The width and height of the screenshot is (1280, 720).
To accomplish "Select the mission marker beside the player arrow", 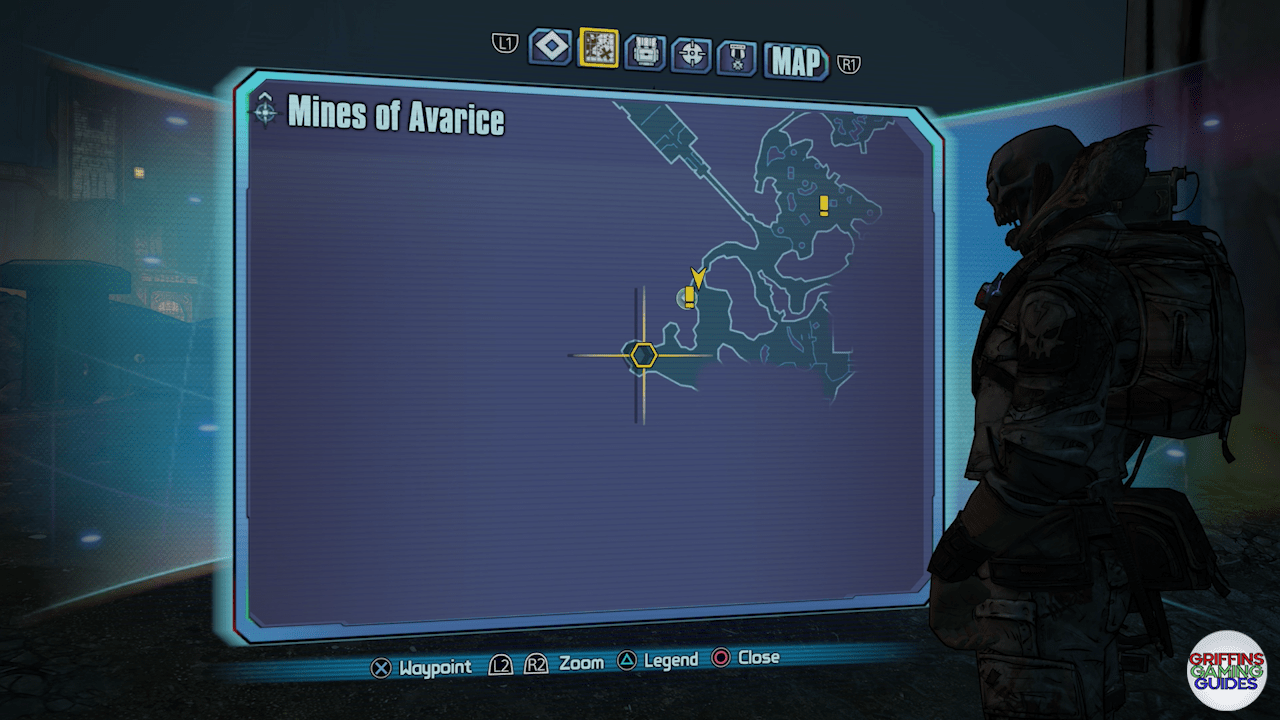I will pyautogui.click(x=689, y=295).
